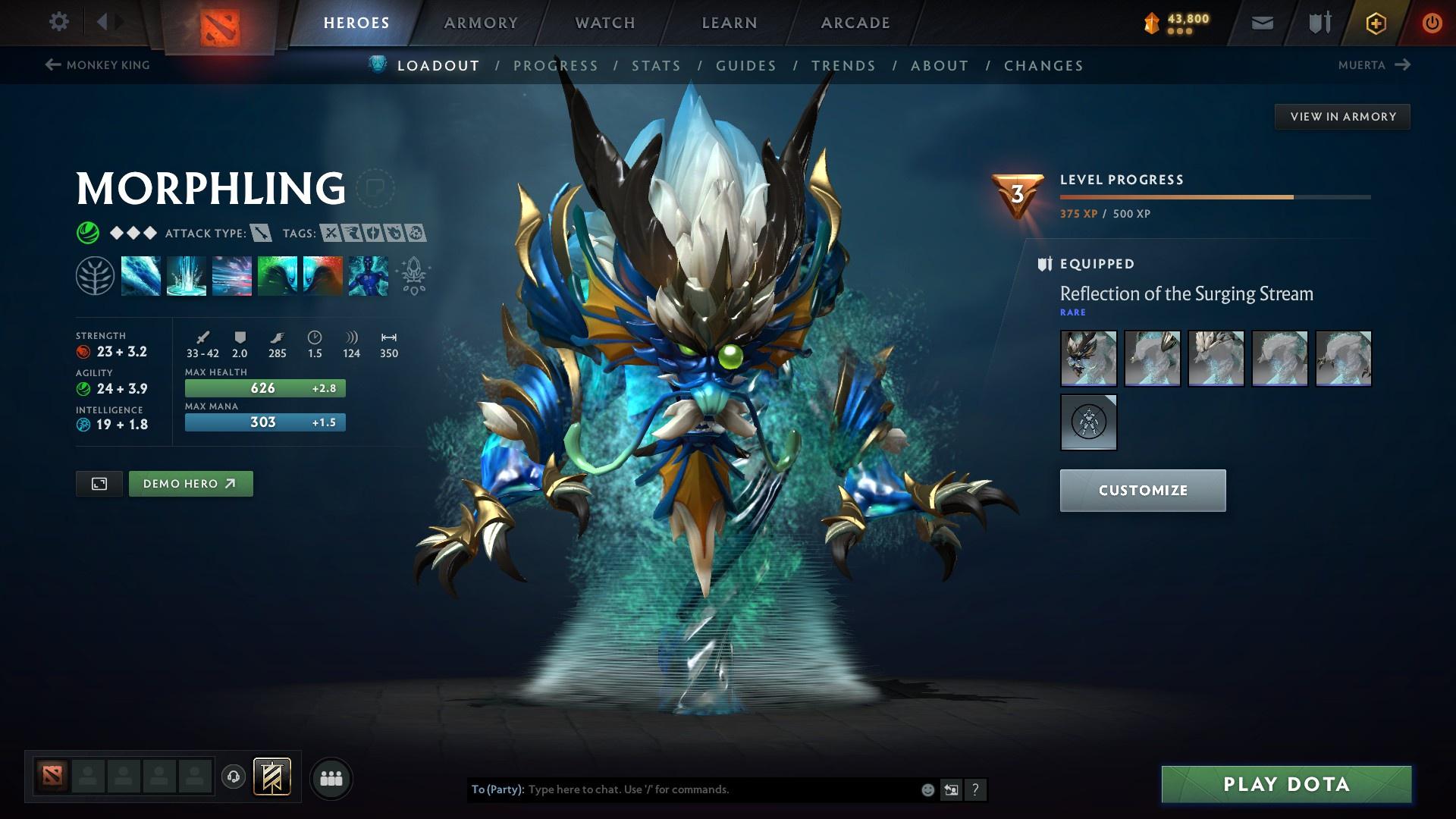The width and height of the screenshot is (1456, 819).
Task: Select the first Reflection of the Surging Stream thumbnail
Action: click(x=1088, y=358)
